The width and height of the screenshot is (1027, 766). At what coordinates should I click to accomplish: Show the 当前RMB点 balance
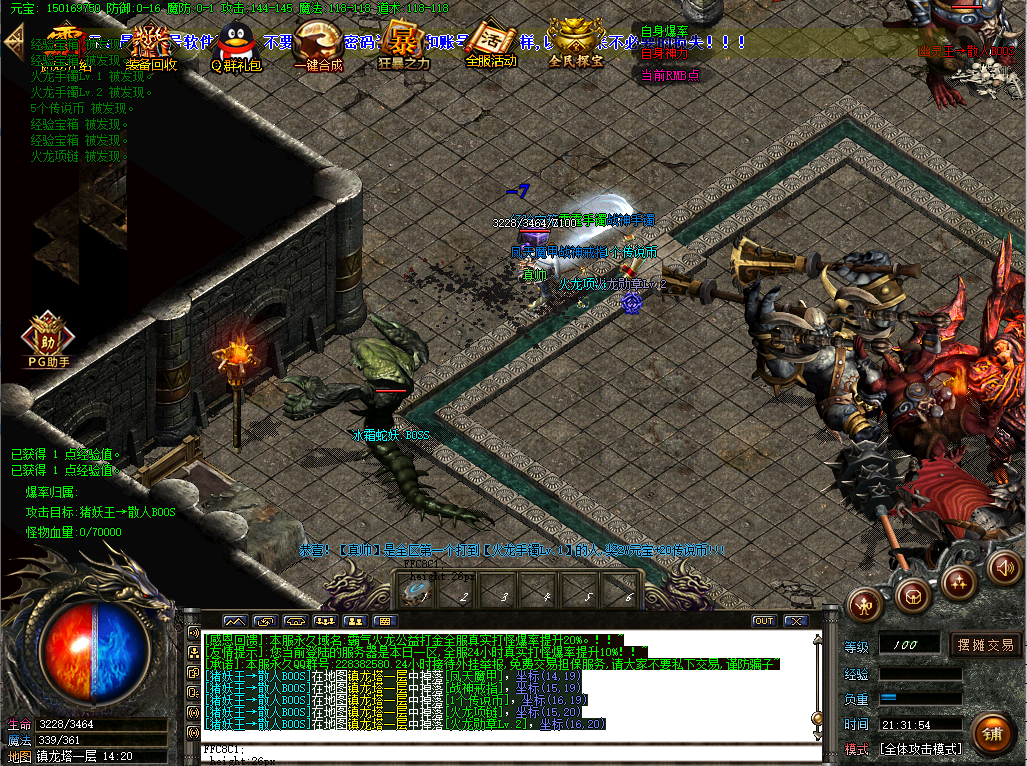(x=669, y=75)
